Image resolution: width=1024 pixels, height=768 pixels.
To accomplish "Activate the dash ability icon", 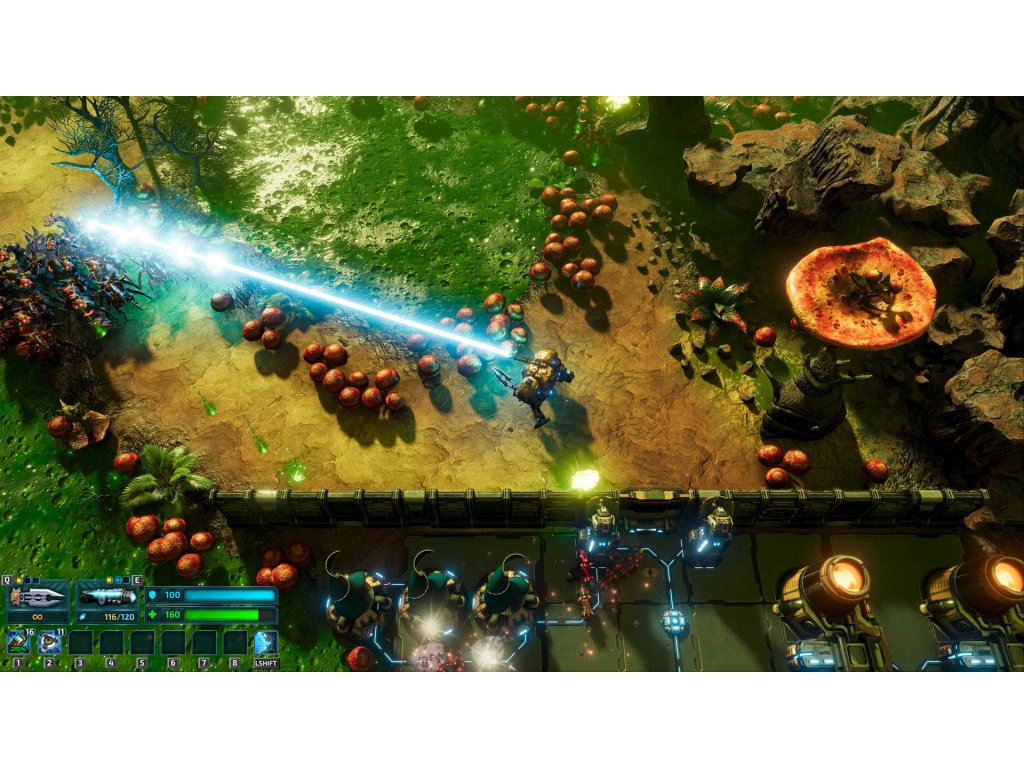I will (x=265, y=642).
